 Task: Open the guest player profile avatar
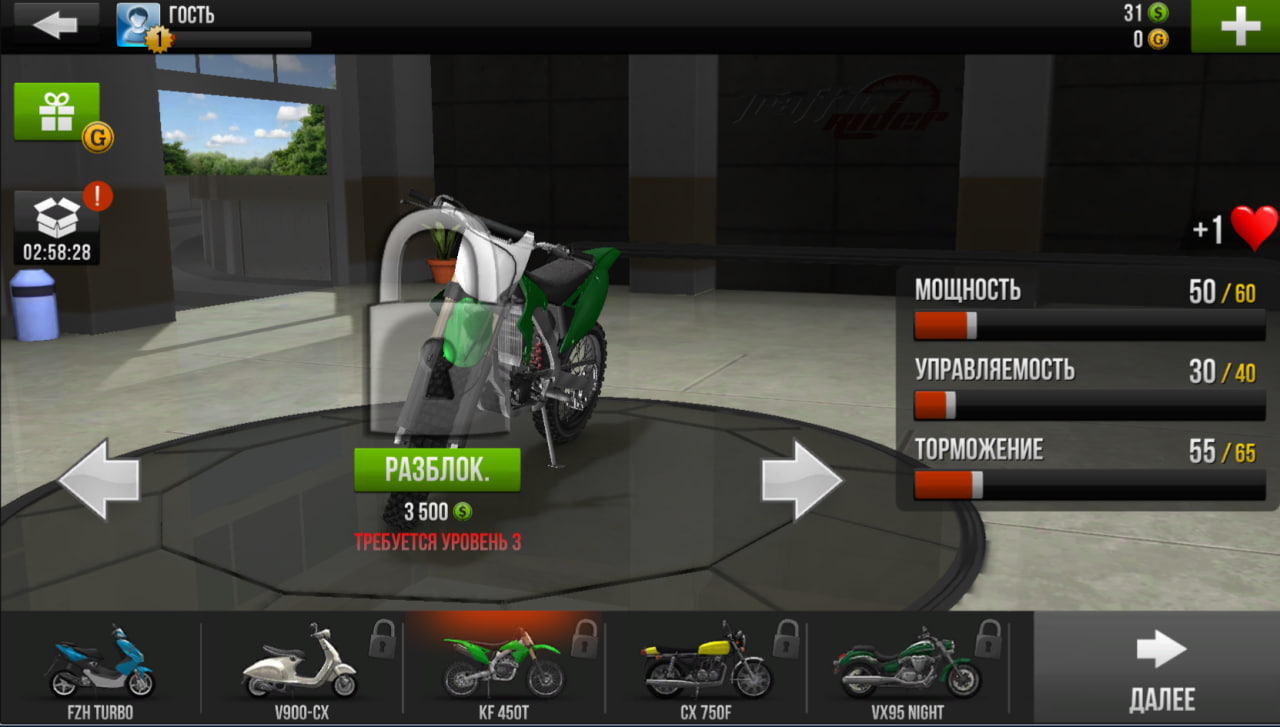pyautogui.click(x=138, y=24)
